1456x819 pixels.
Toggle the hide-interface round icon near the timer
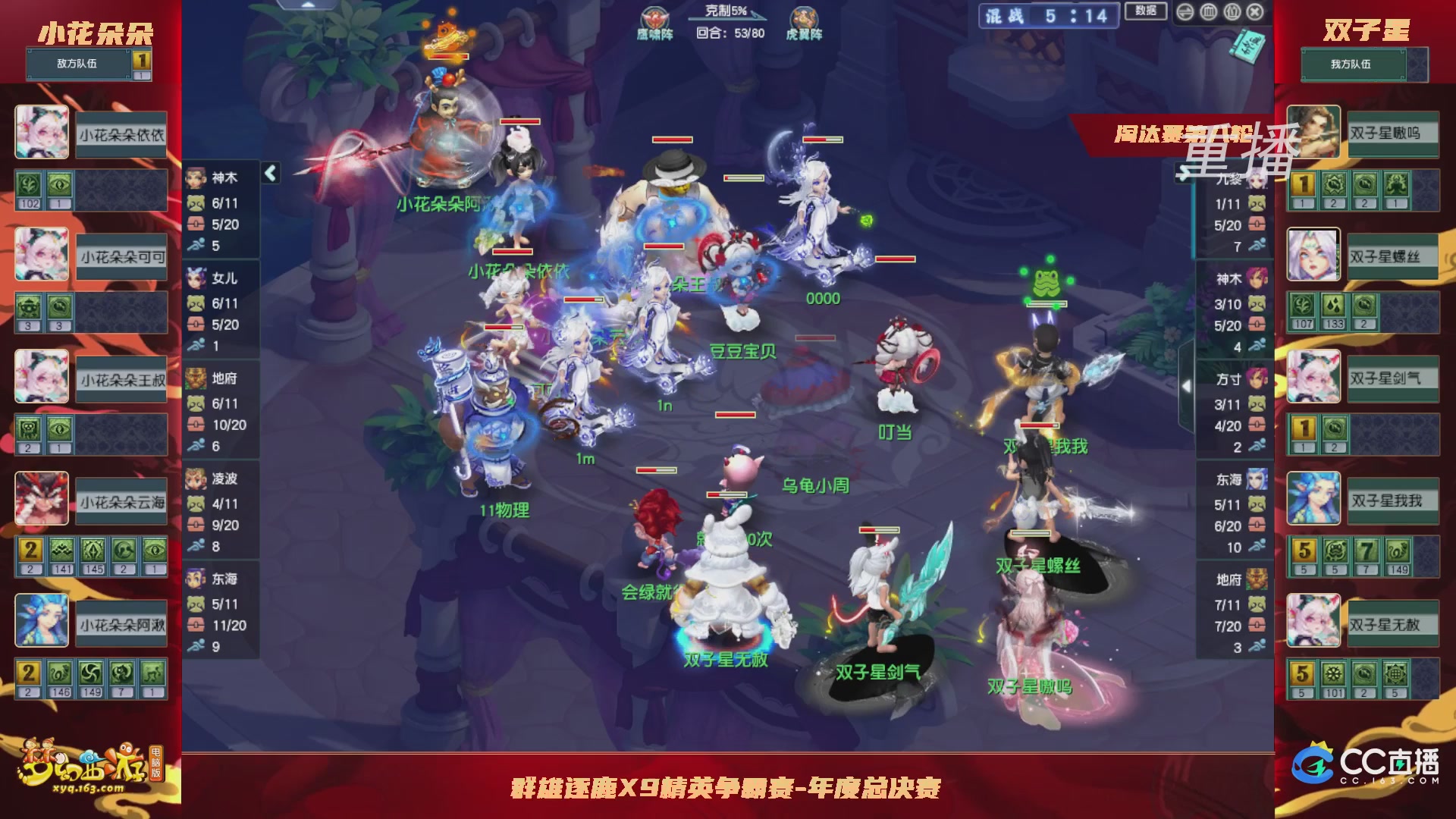(1208, 12)
